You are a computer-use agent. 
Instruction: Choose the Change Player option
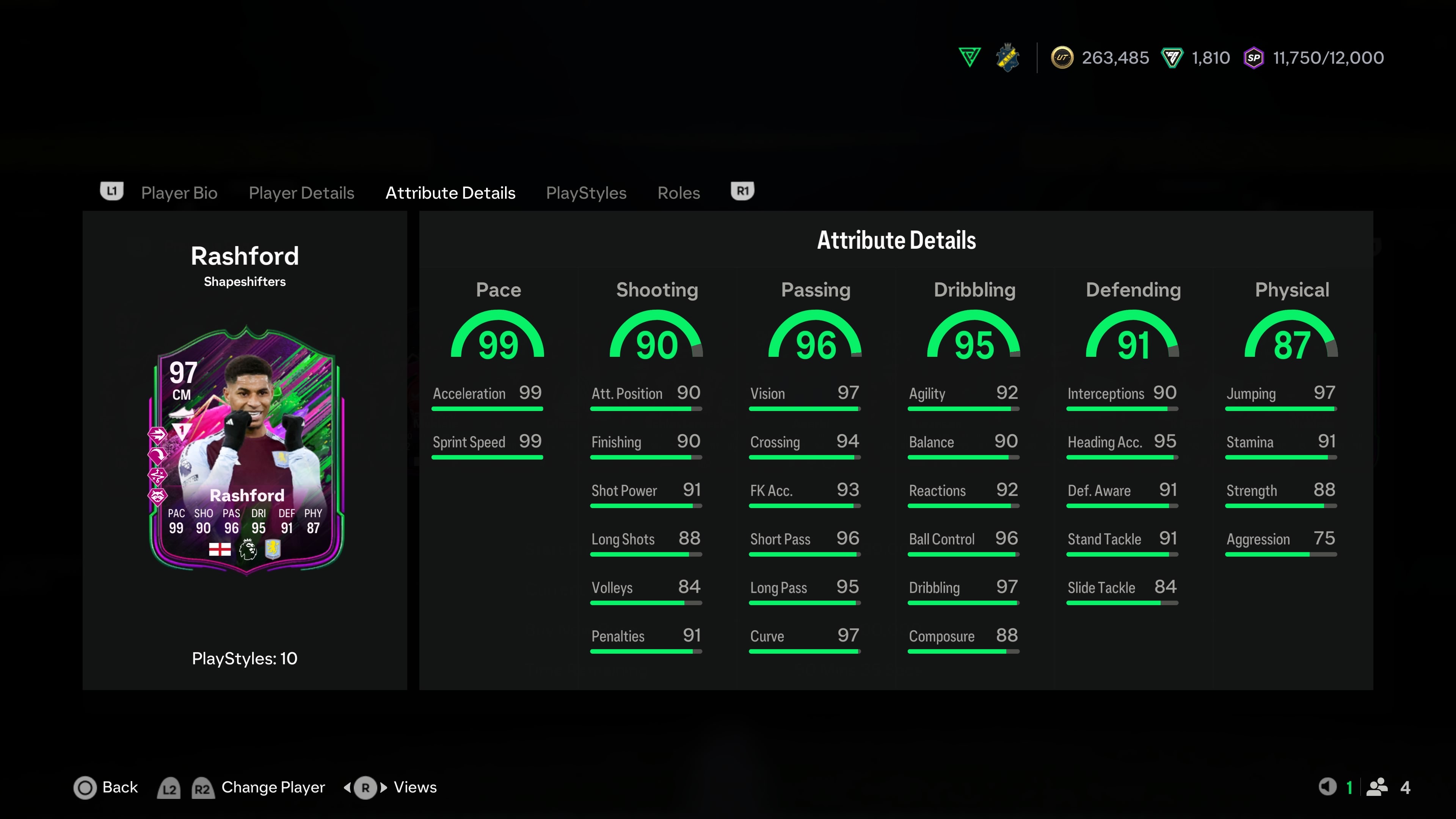[273, 788]
